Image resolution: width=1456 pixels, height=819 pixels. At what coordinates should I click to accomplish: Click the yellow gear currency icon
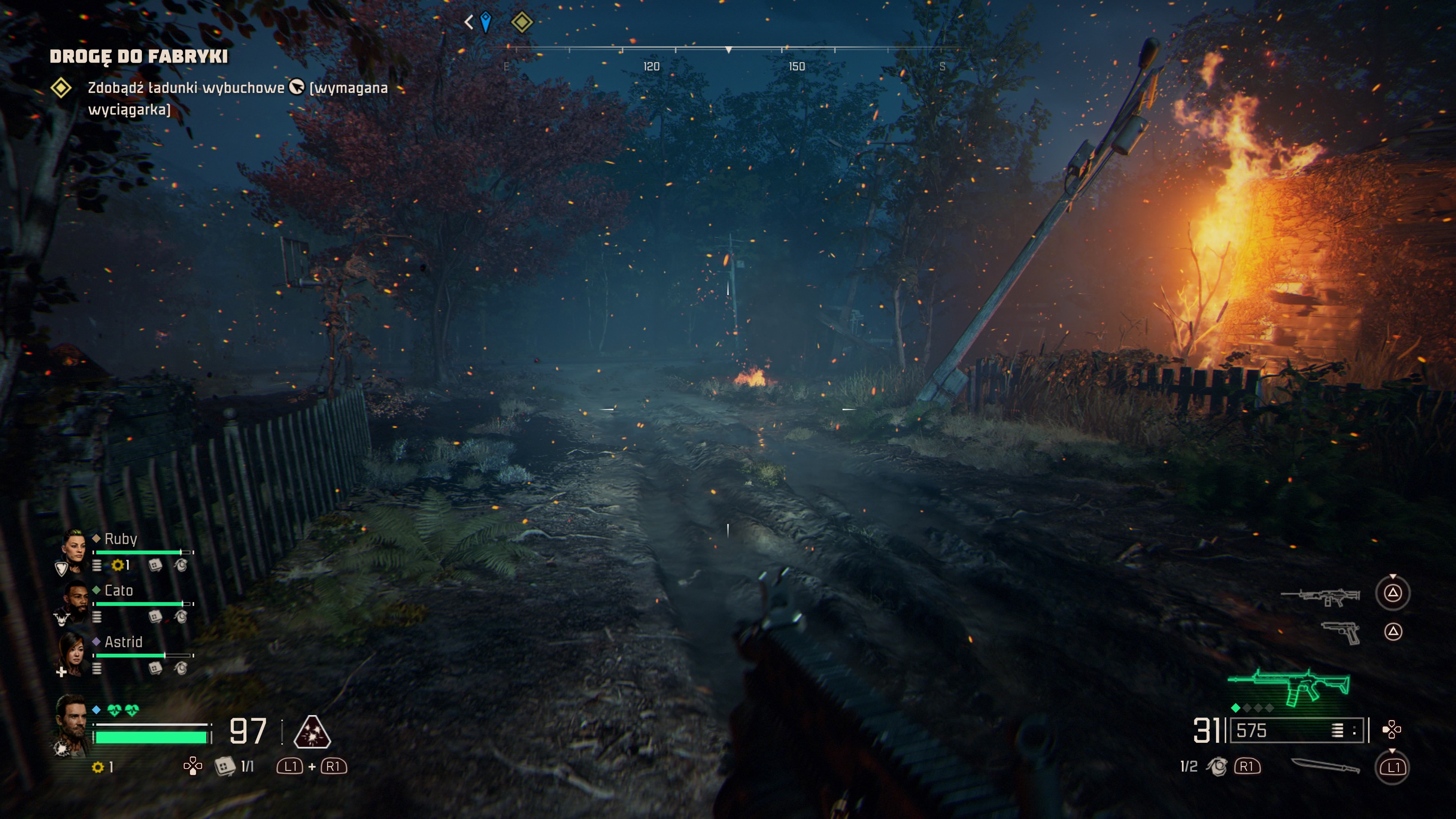pos(98,767)
